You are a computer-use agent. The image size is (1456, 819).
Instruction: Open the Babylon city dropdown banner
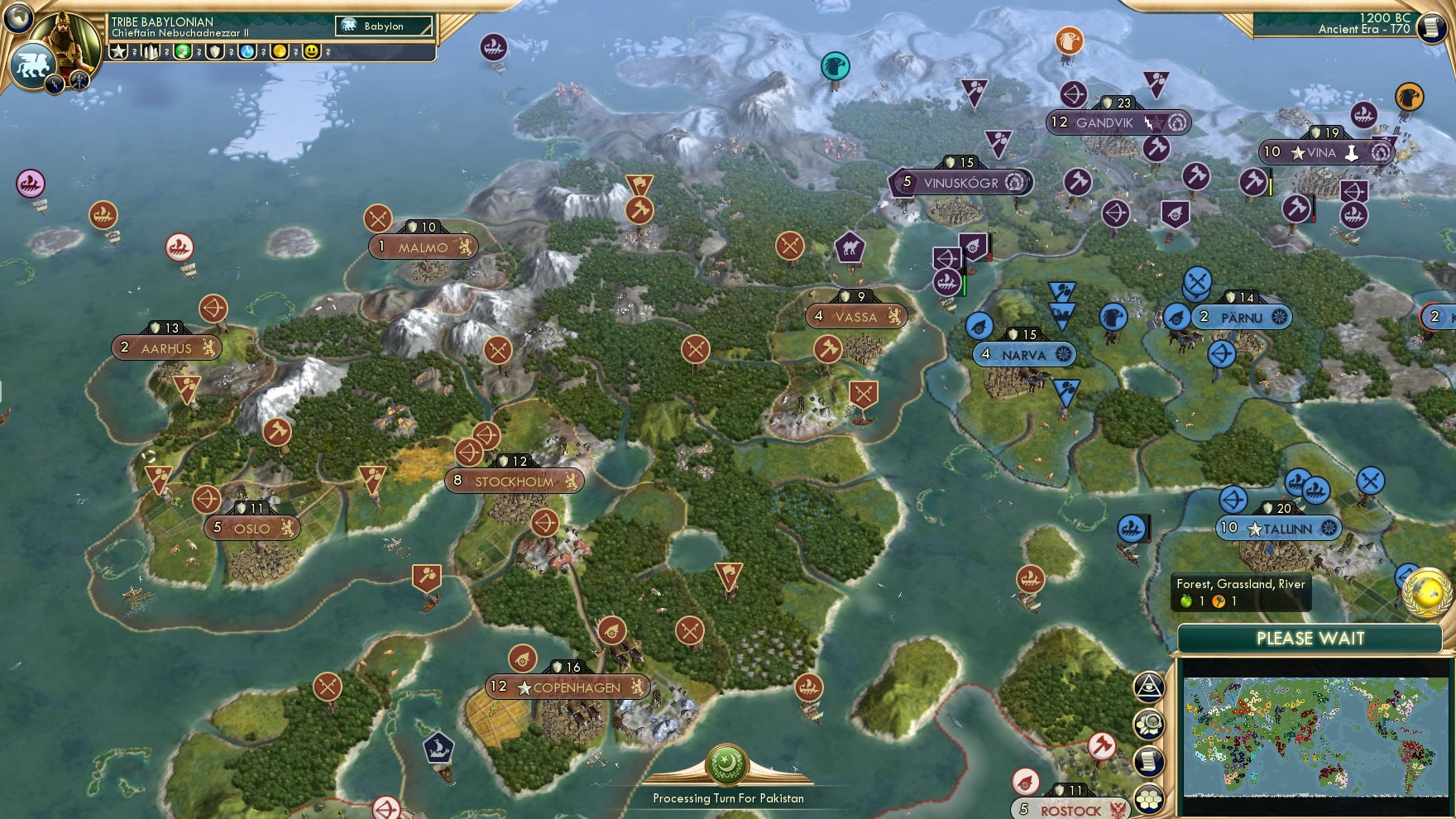385,26
